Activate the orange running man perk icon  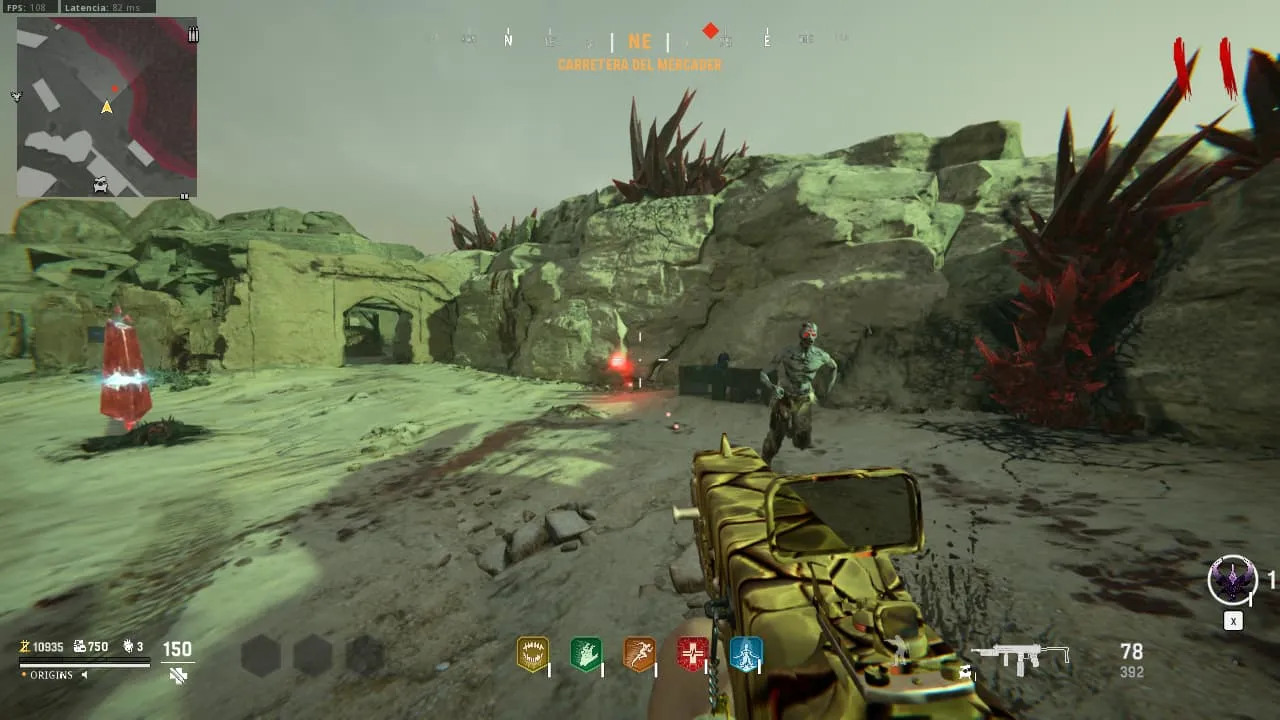639,654
